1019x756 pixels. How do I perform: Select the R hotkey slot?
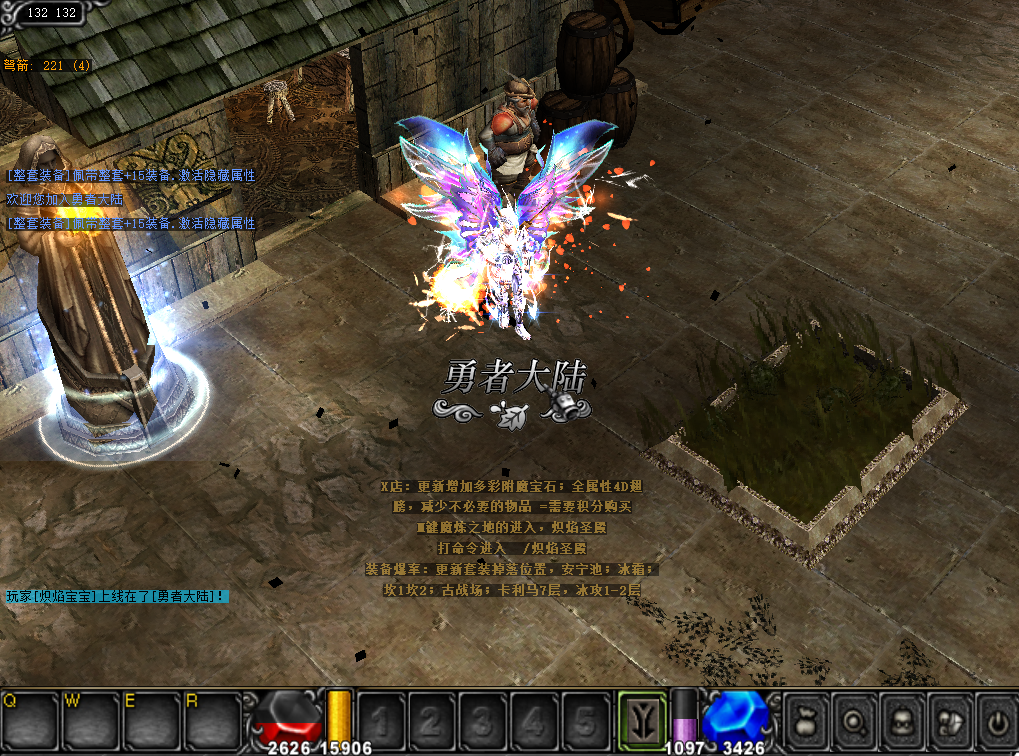coord(211,717)
